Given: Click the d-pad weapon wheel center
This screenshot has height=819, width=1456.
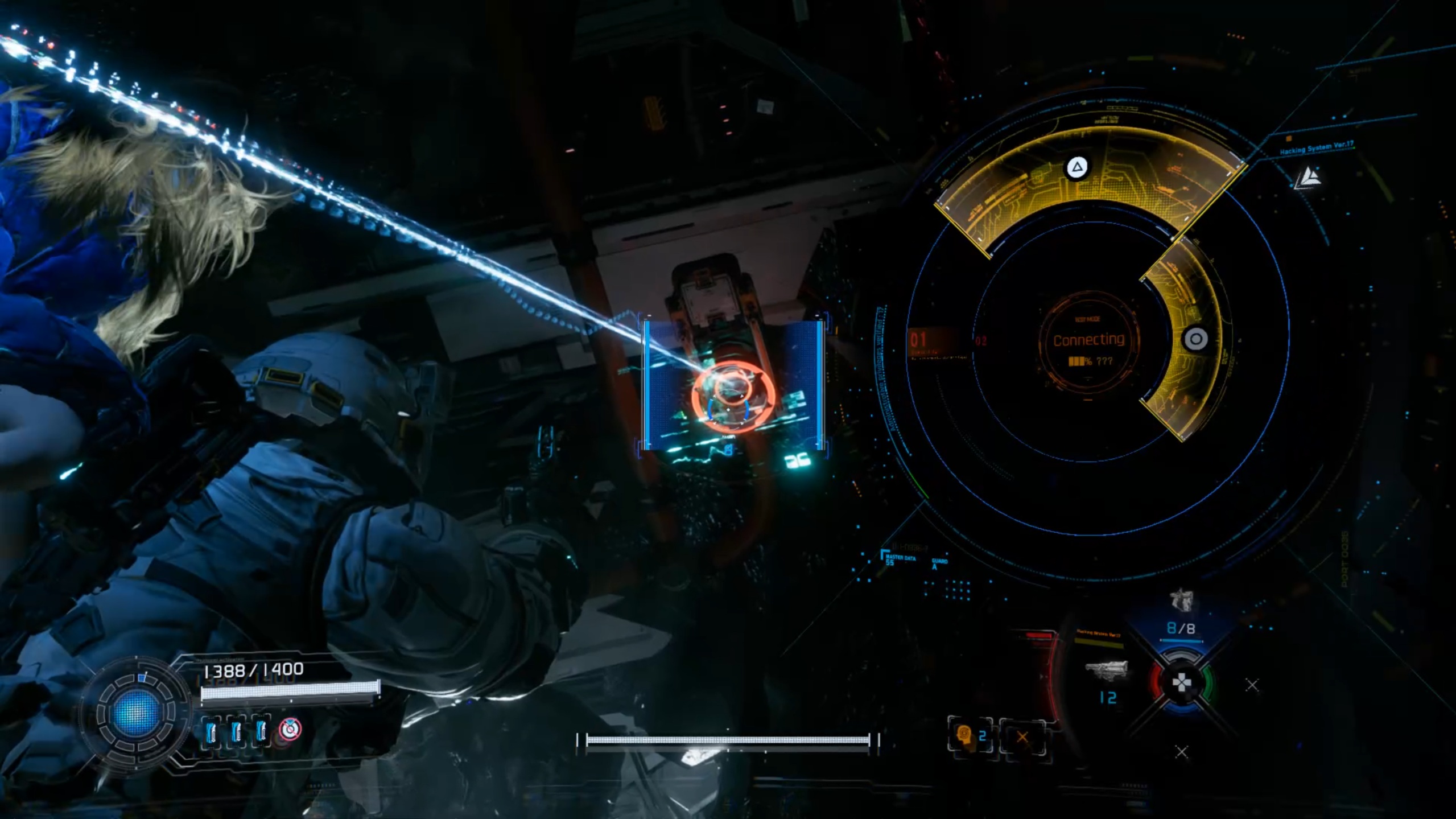Looking at the screenshot, I should [1181, 681].
